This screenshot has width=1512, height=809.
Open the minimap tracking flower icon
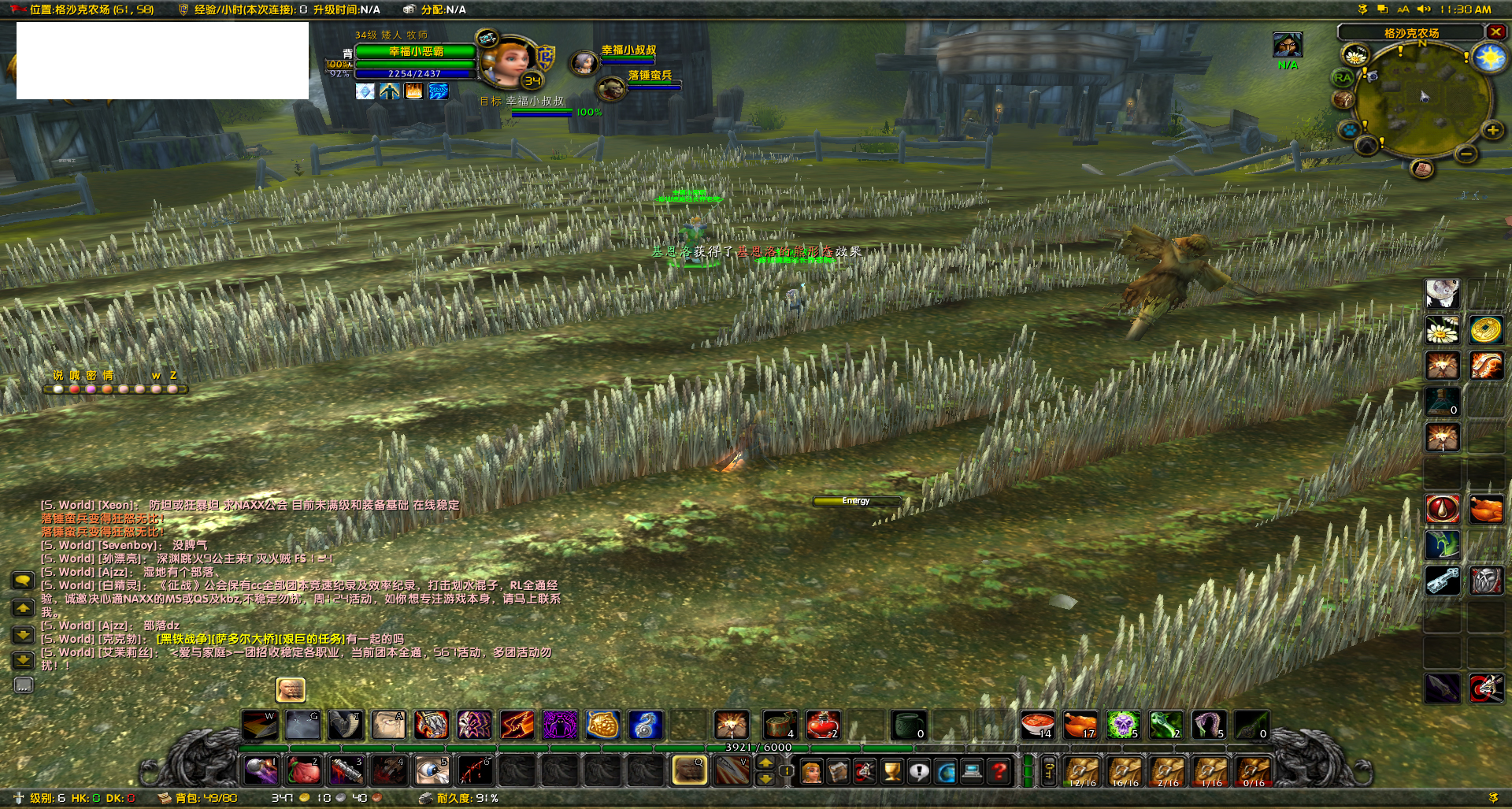(1356, 56)
